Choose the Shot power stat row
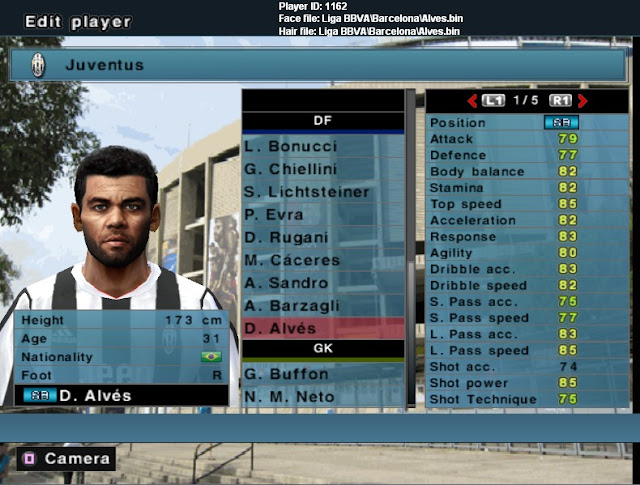 point(505,383)
